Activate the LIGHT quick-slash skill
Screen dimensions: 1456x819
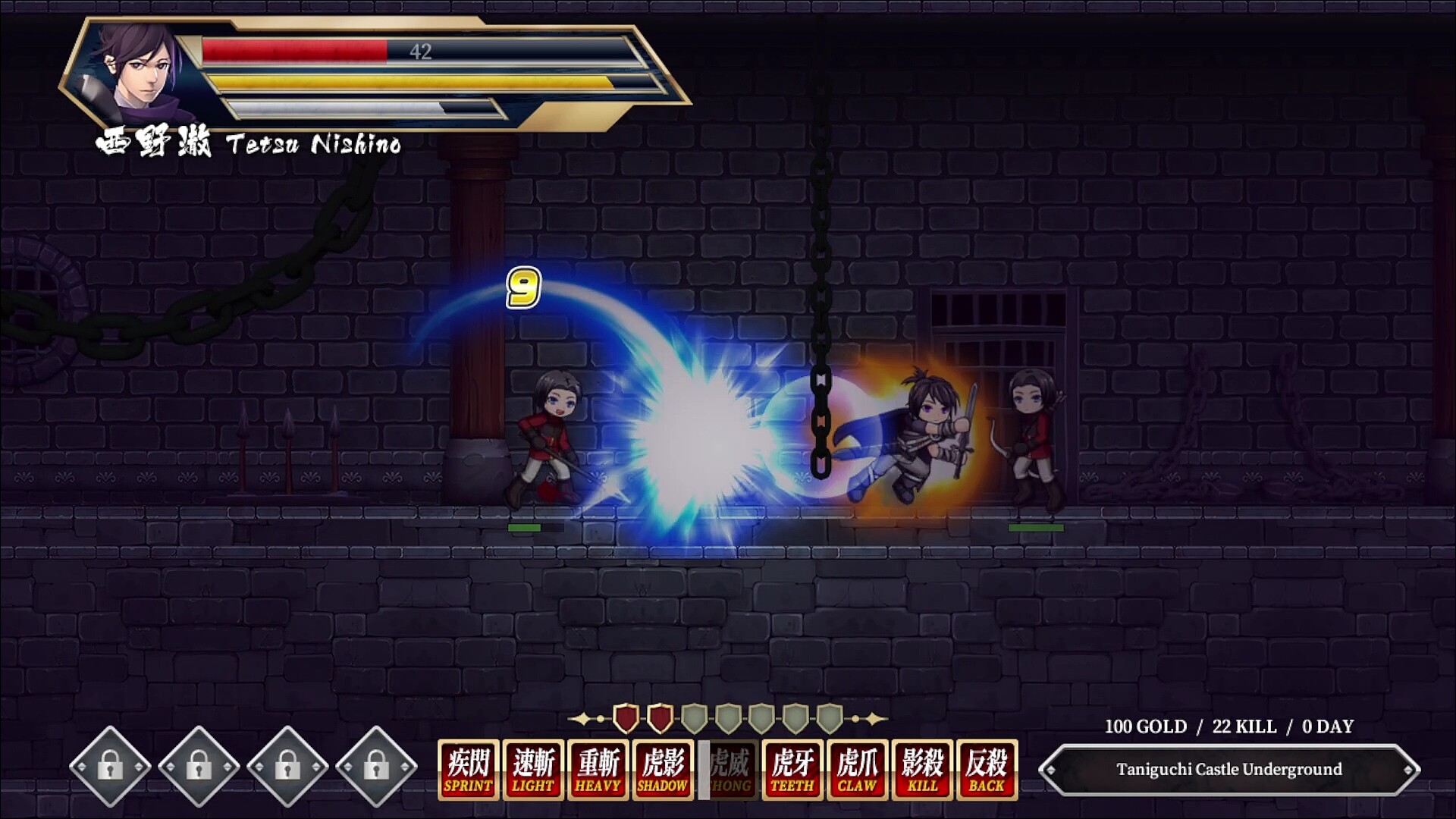point(532,768)
